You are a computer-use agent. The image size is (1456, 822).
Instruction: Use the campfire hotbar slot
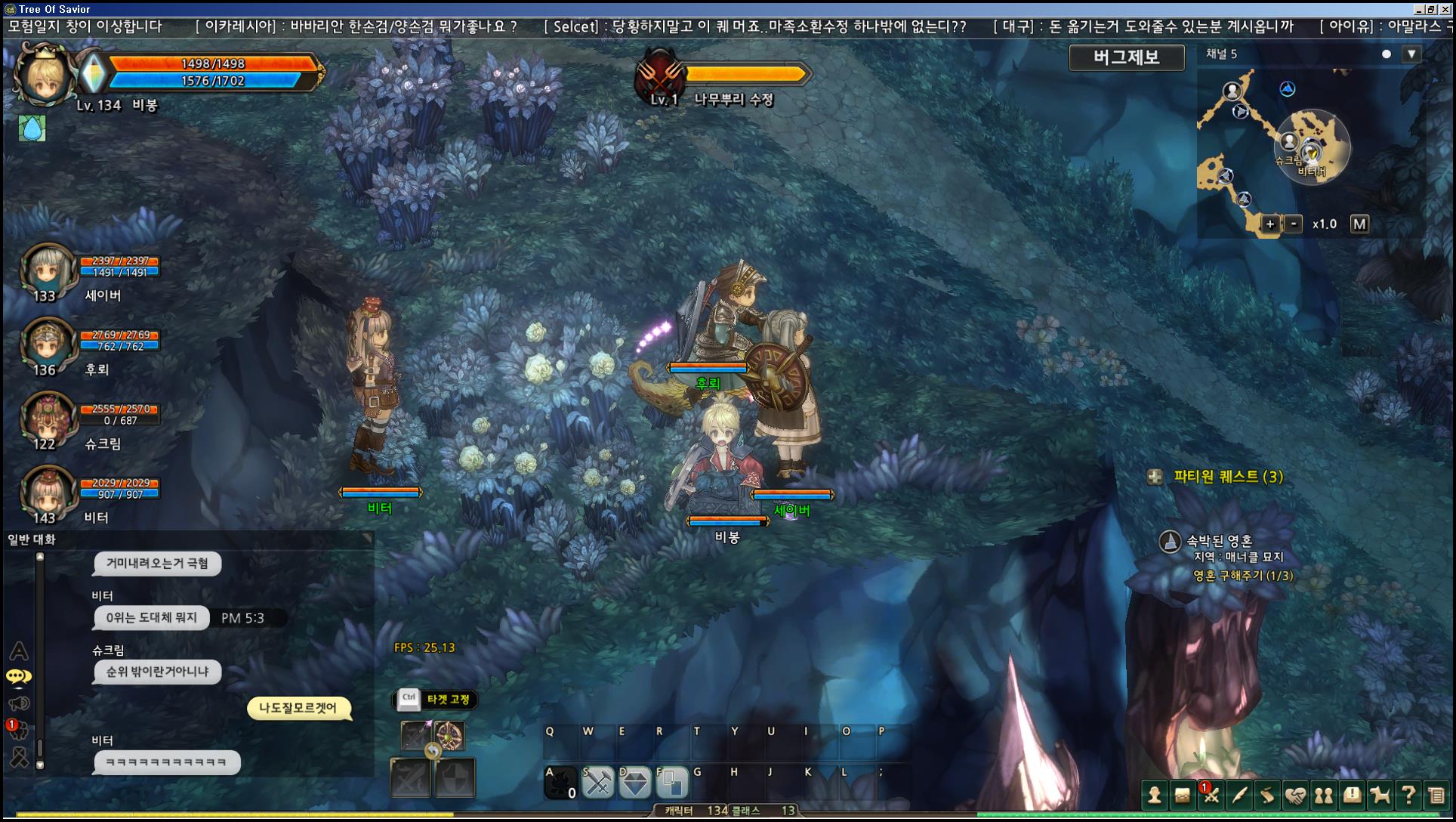(x=560, y=783)
